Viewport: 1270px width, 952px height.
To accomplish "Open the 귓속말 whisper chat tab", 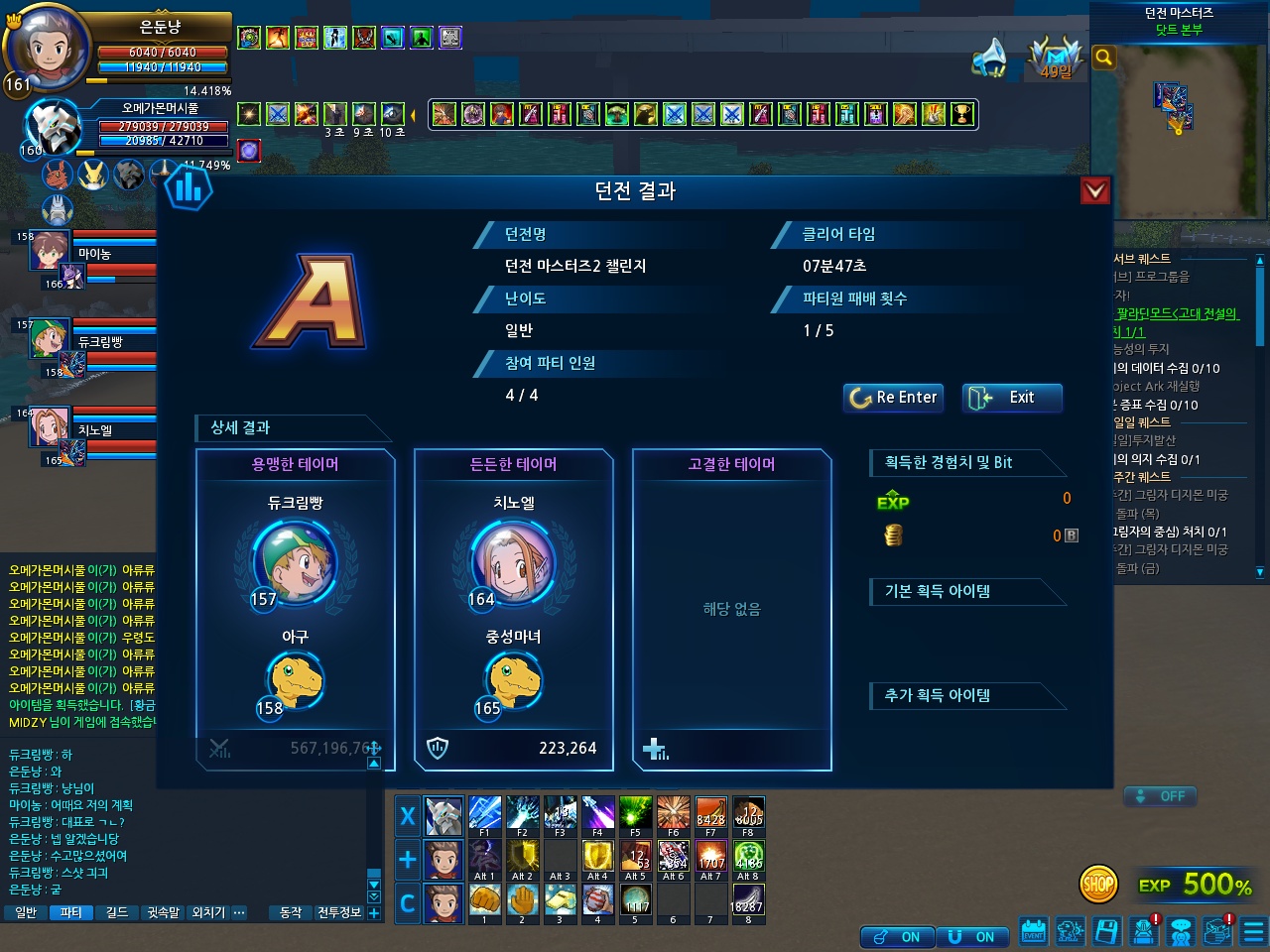I will click(163, 912).
